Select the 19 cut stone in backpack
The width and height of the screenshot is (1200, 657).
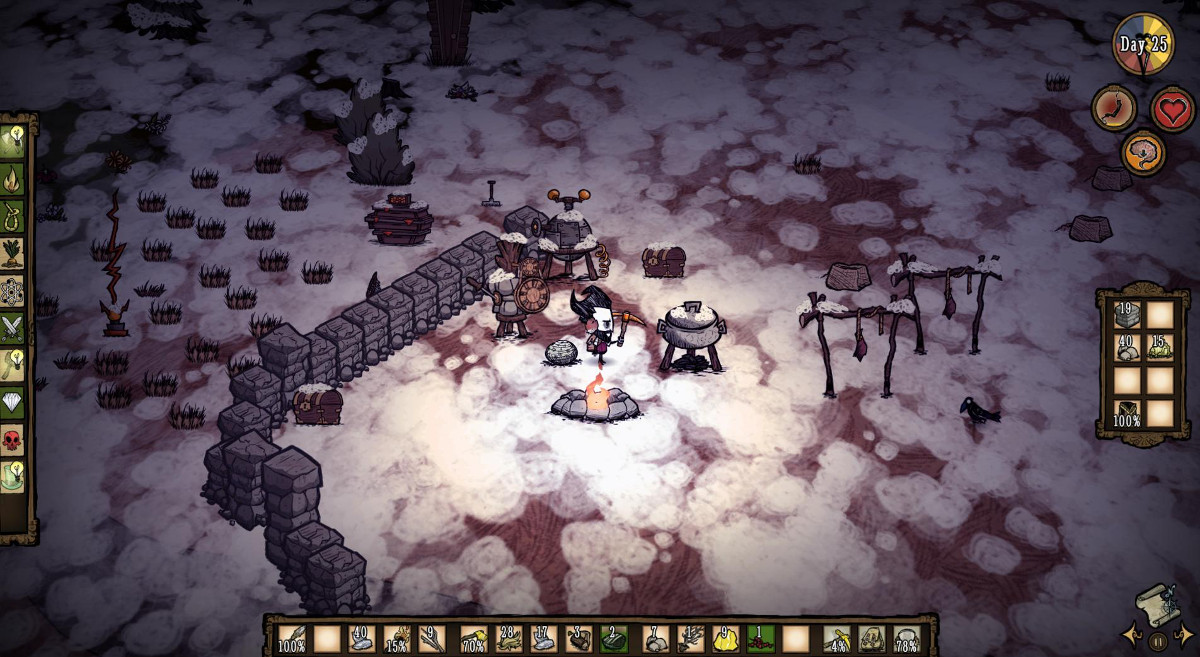pyautogui.click(x=1129, y=314)
